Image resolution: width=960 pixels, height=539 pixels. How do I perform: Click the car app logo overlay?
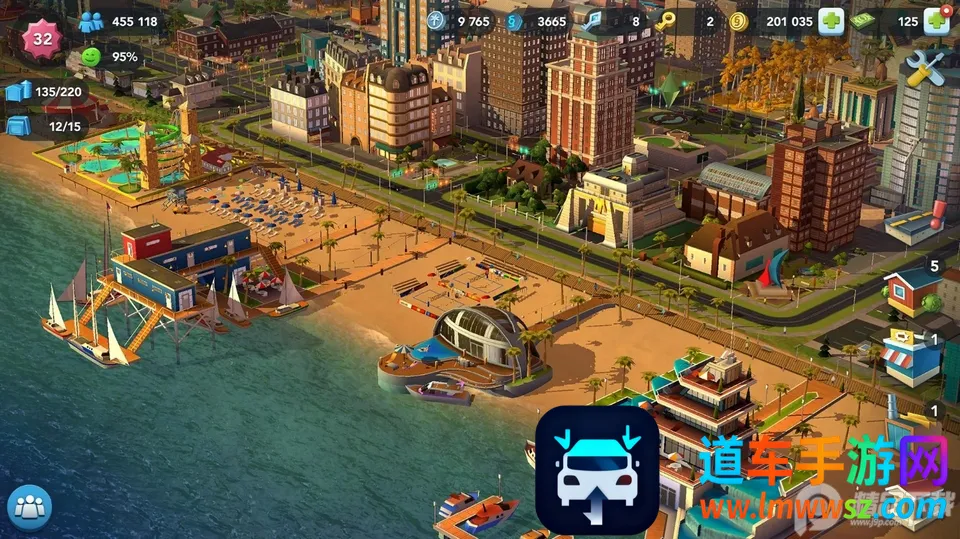(597, 468)
